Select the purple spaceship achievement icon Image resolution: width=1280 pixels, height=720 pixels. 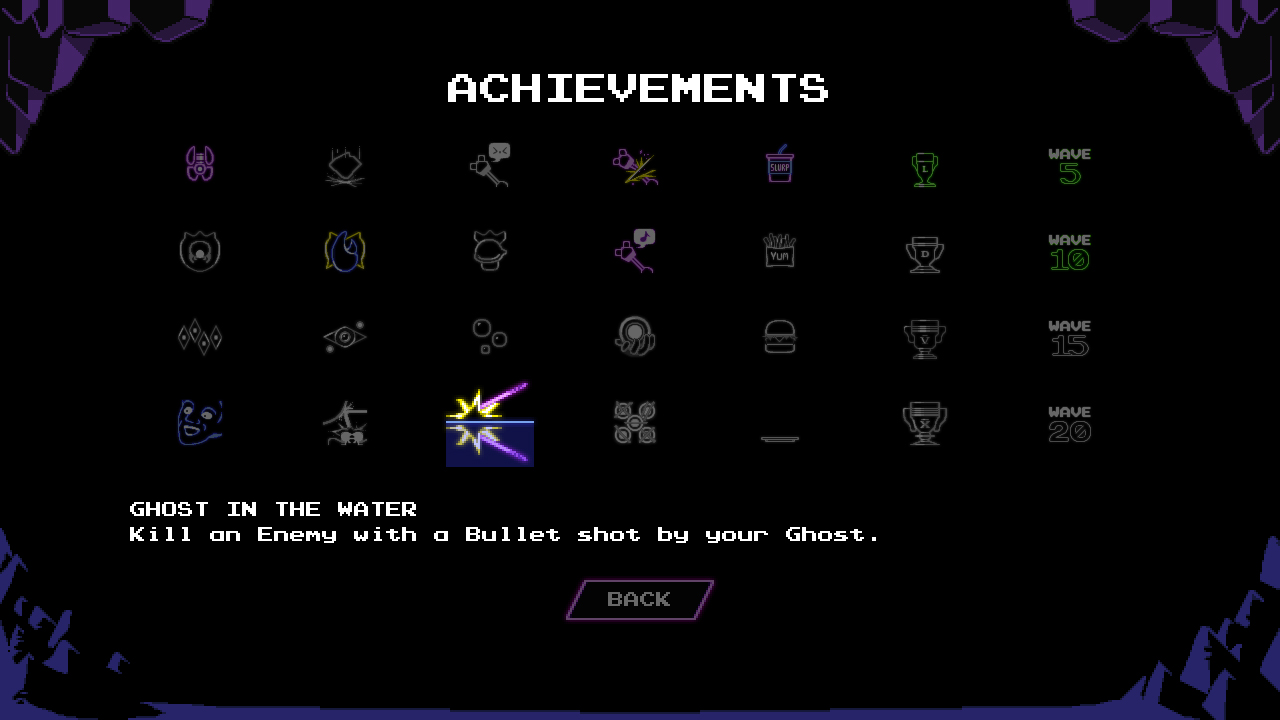click(199, 165)
